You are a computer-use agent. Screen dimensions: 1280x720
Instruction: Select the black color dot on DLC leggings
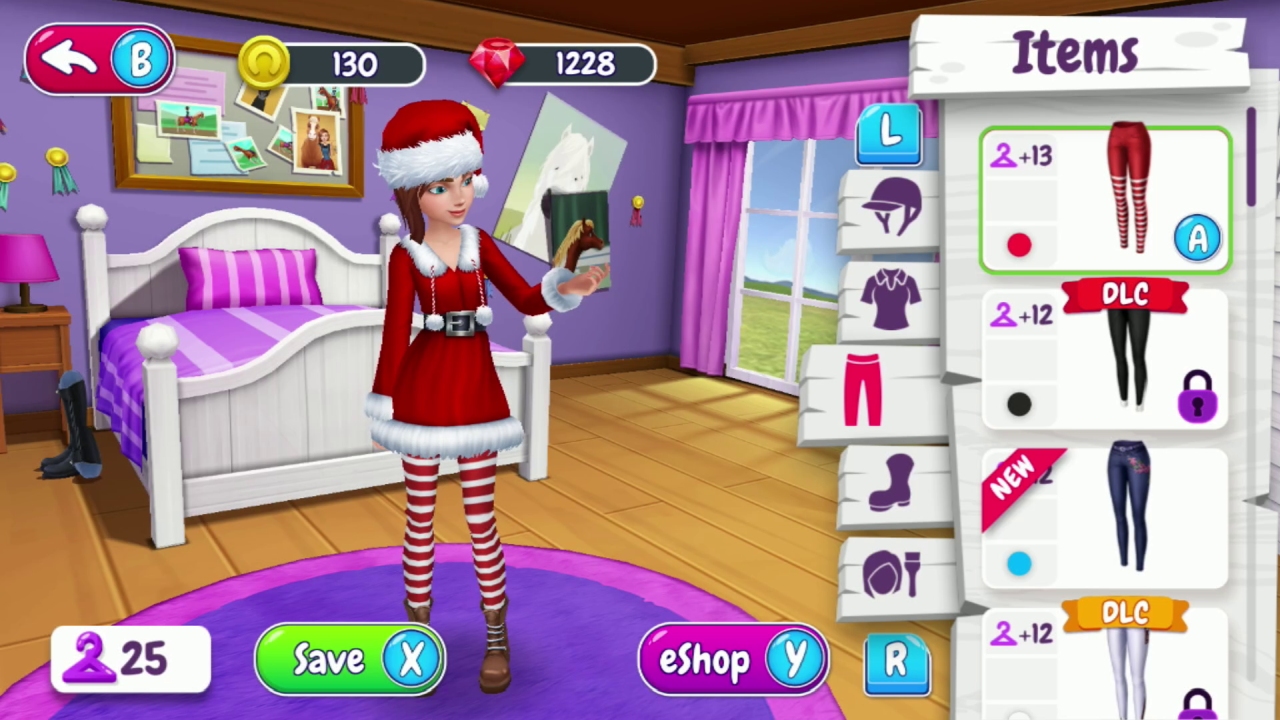1018,403
